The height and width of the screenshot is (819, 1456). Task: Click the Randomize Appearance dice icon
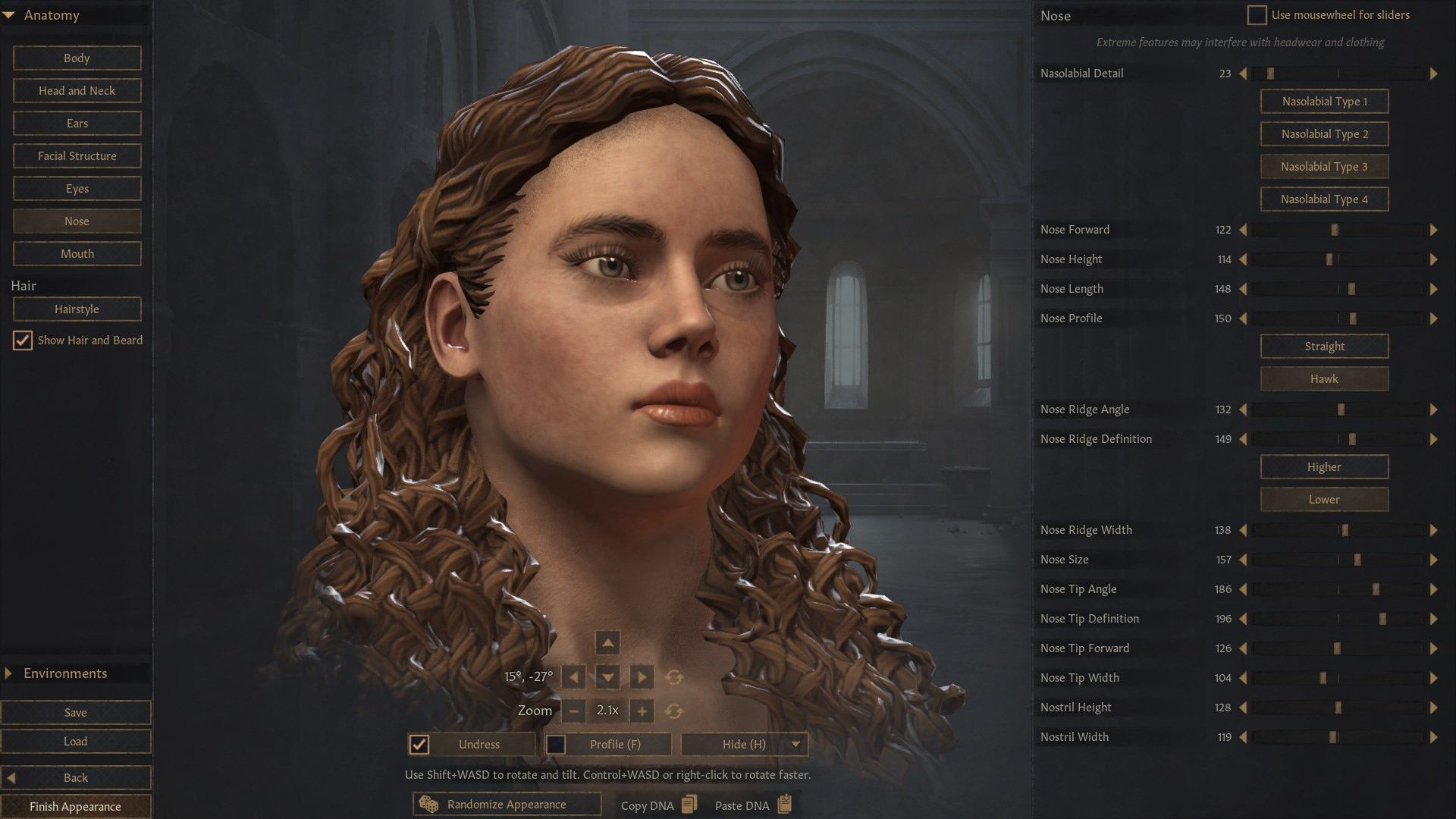(x=427, y=804)
